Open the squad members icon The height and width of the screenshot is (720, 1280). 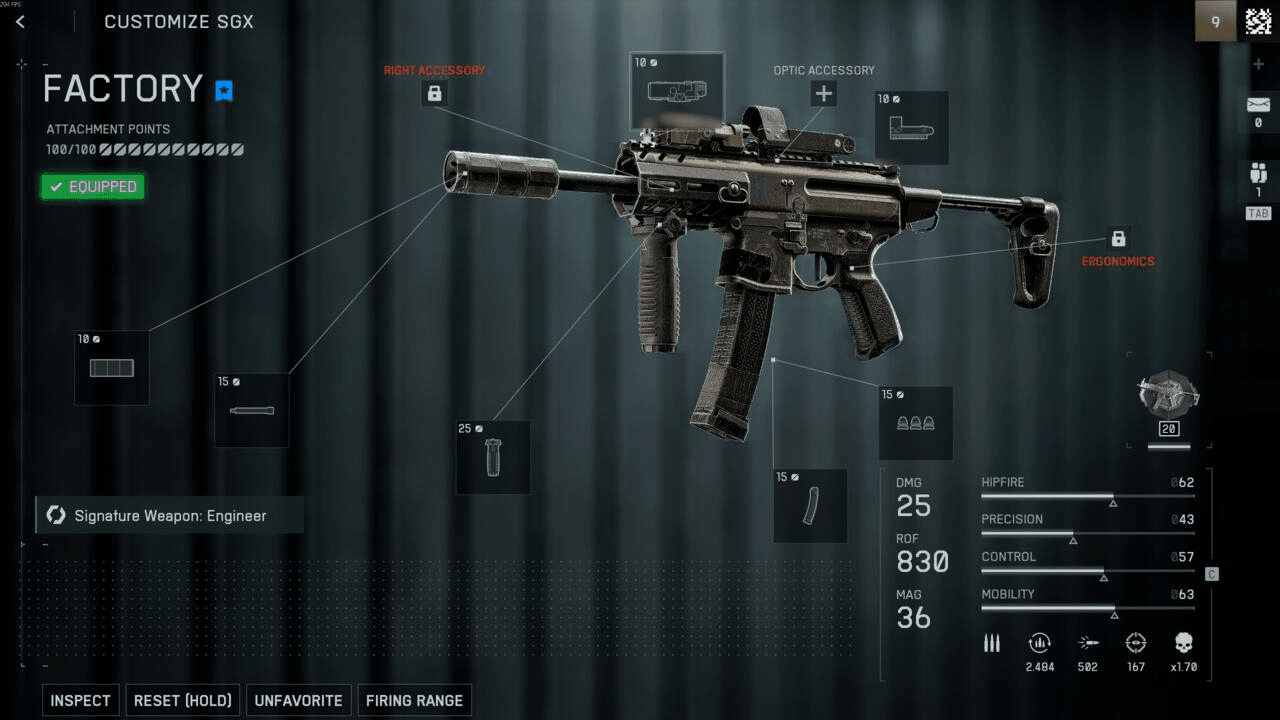pyautogui.click(x=1258, y=173)
